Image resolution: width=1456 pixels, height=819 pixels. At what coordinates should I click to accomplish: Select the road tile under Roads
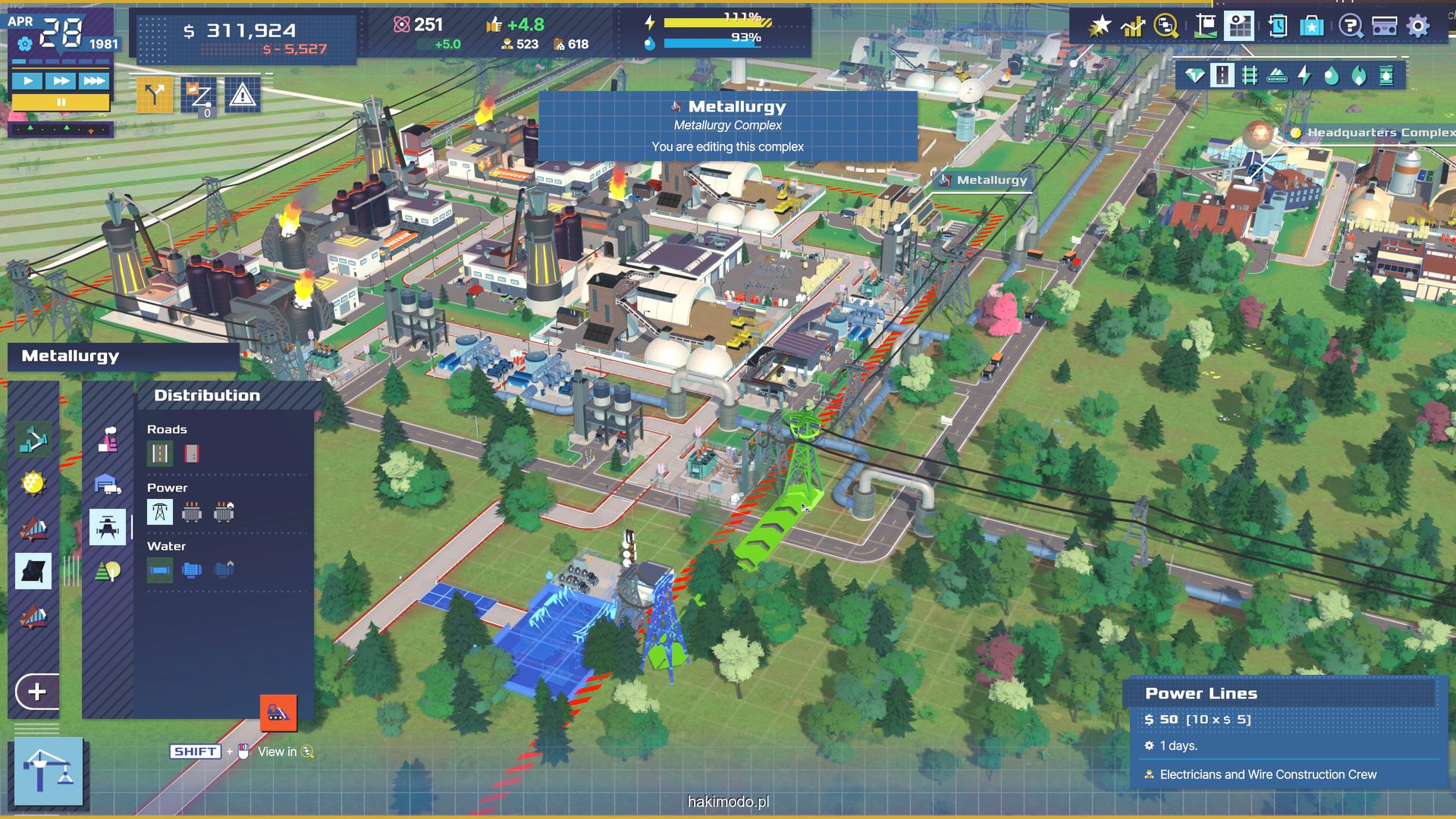click(x=160, y=453)
